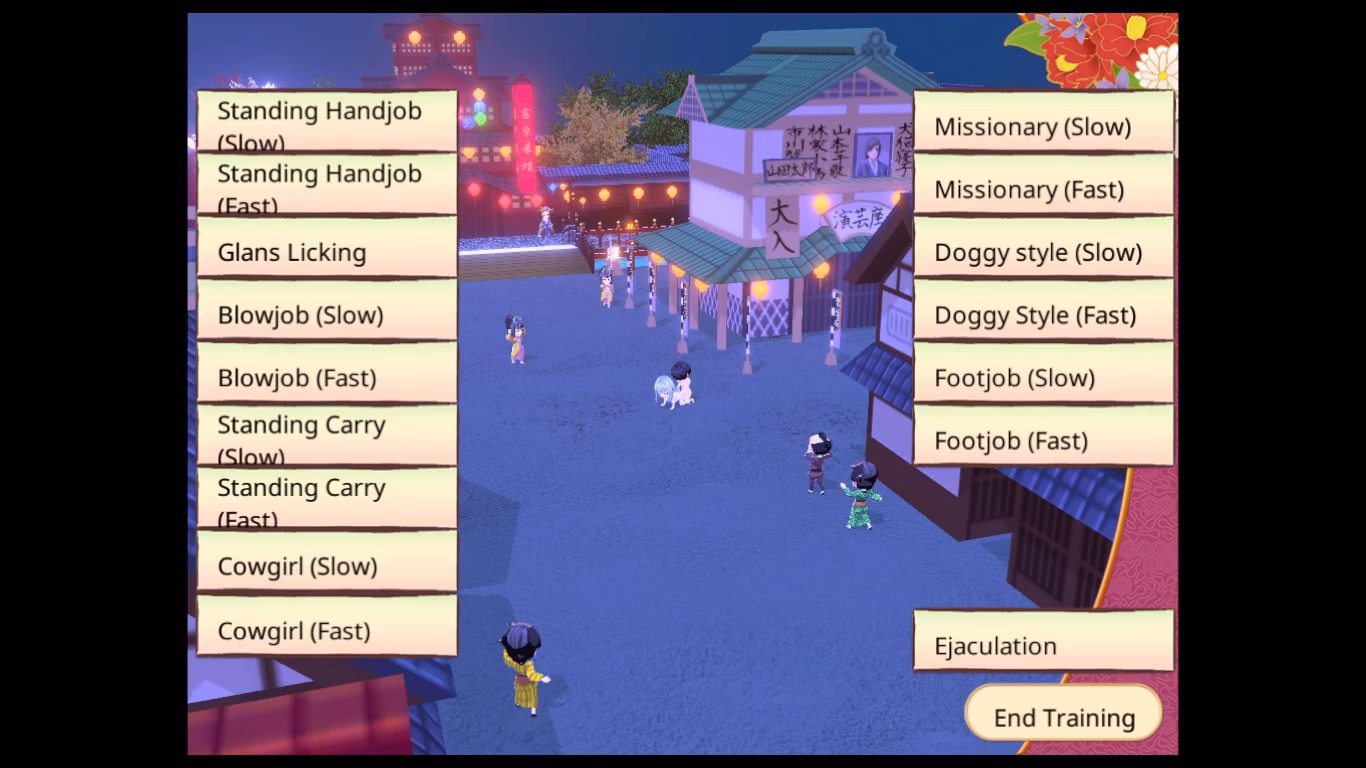Select the Cowgirl (Slow) button
This screenshot has height=768, width=1366.
327,562
